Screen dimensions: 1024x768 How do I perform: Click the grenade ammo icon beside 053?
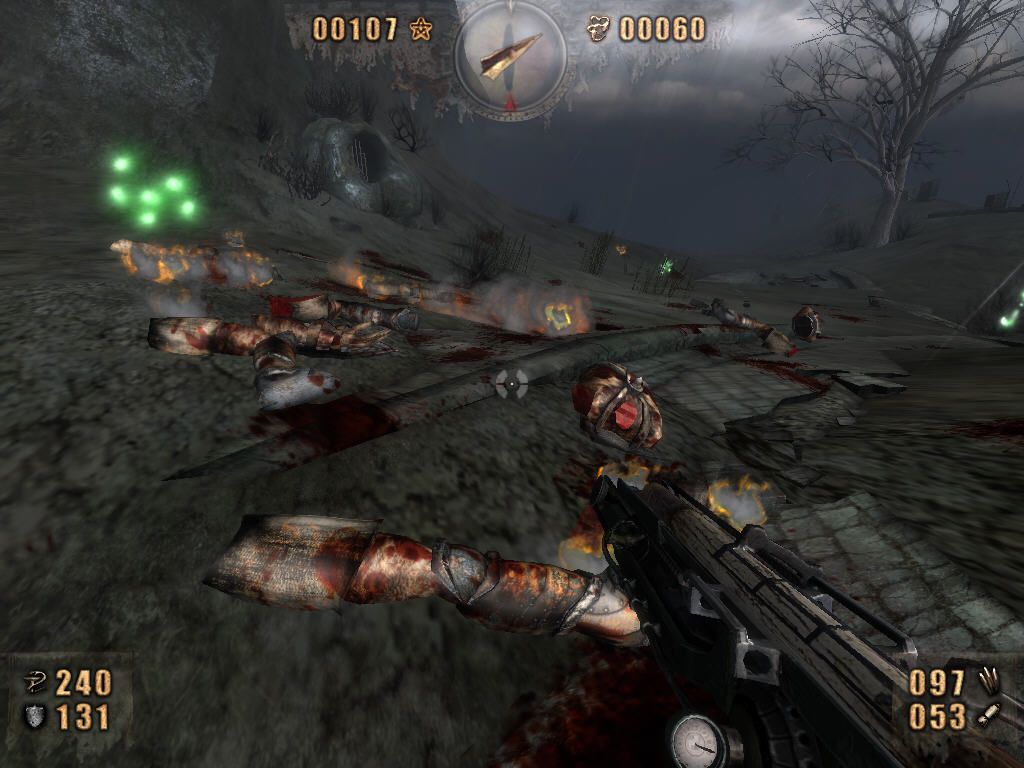tap(989, 717)
